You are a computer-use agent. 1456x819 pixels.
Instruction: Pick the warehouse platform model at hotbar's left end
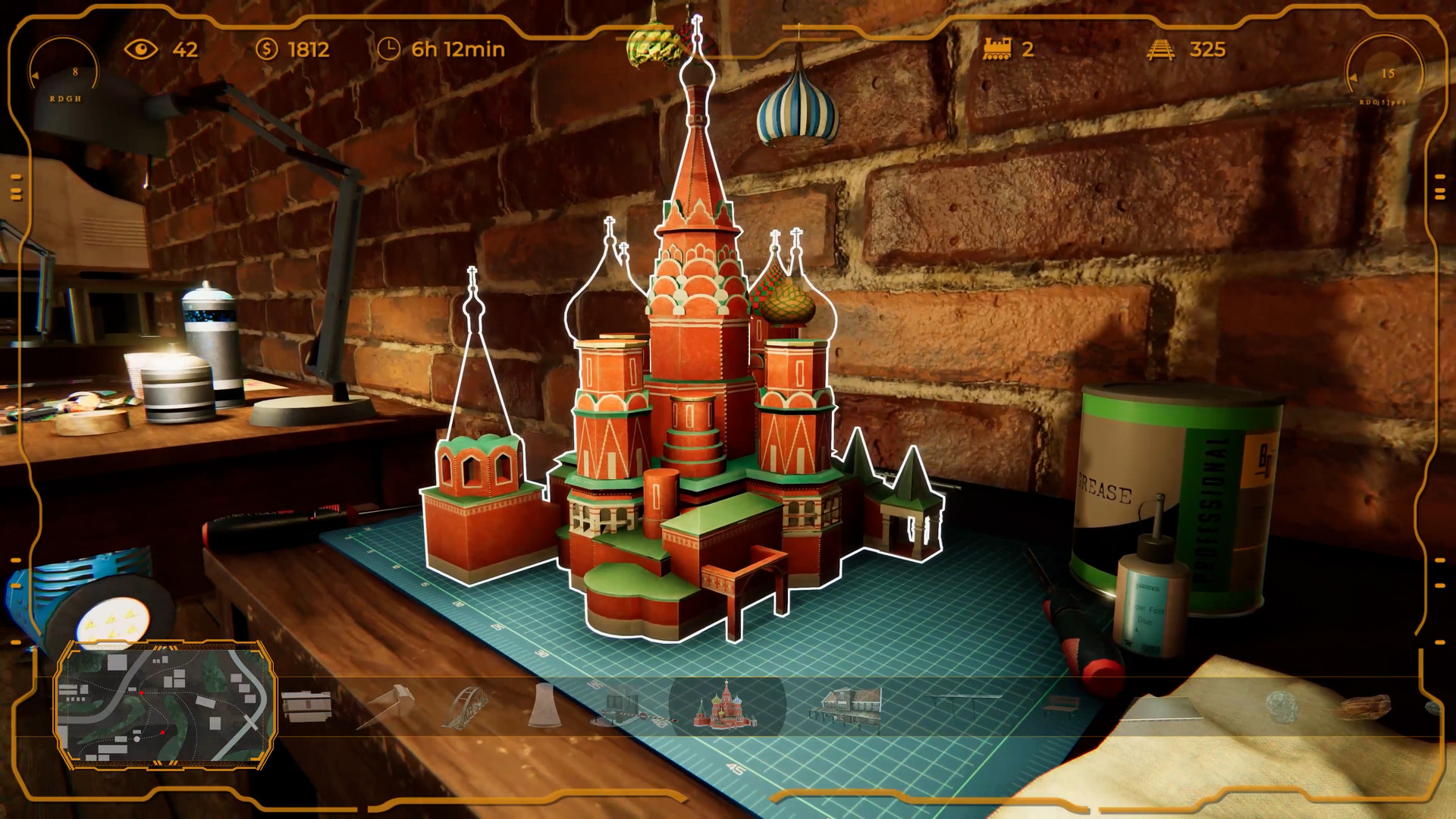click(307, 704)
